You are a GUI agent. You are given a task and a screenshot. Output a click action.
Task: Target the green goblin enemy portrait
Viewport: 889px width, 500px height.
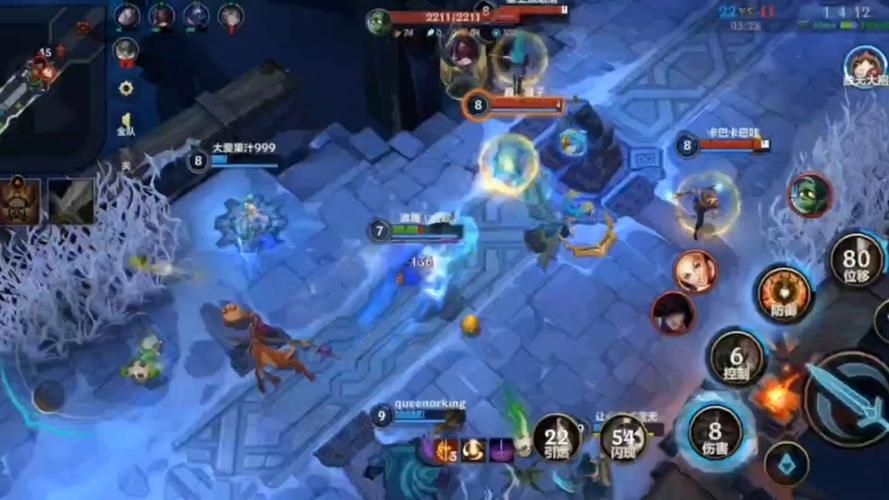point(809,195)
